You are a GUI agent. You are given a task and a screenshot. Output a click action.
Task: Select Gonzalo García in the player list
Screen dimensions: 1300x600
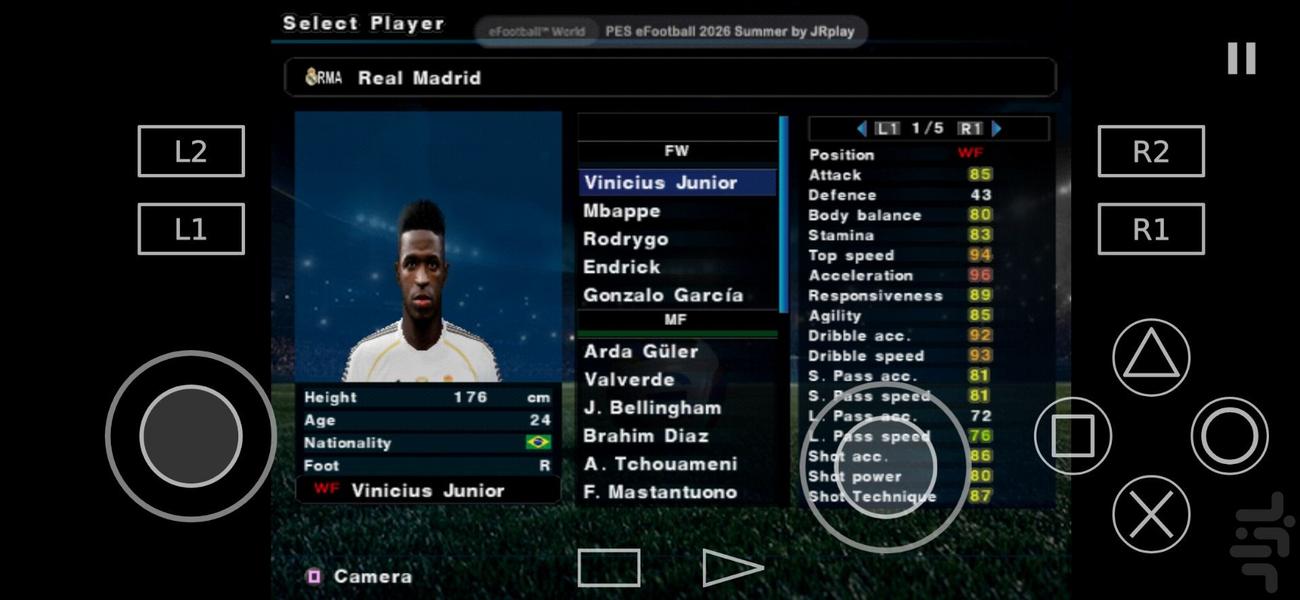tap(663, 295)
